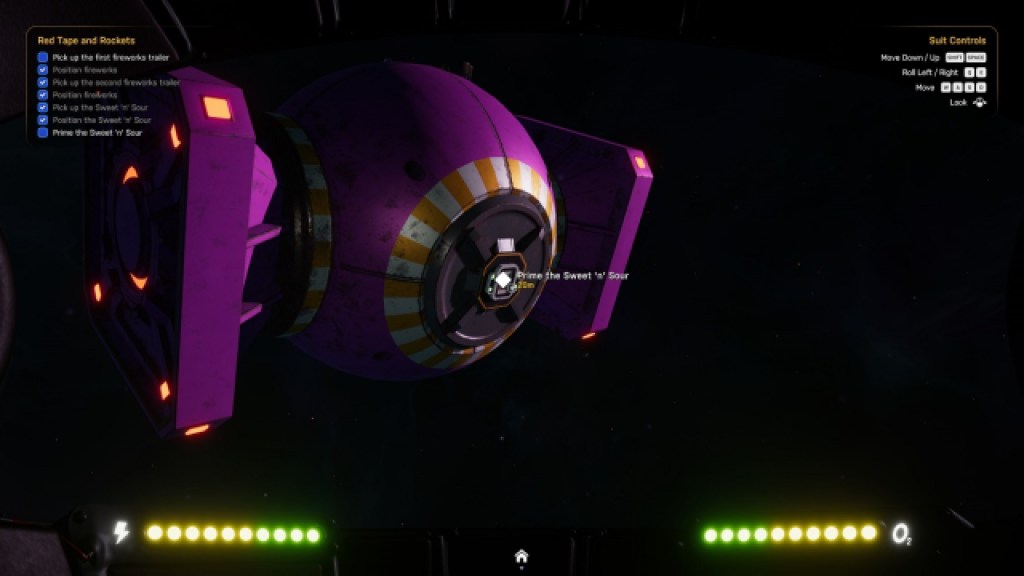
Task: Click the diamond objective waypoint marker
Action: click(503, 279)
